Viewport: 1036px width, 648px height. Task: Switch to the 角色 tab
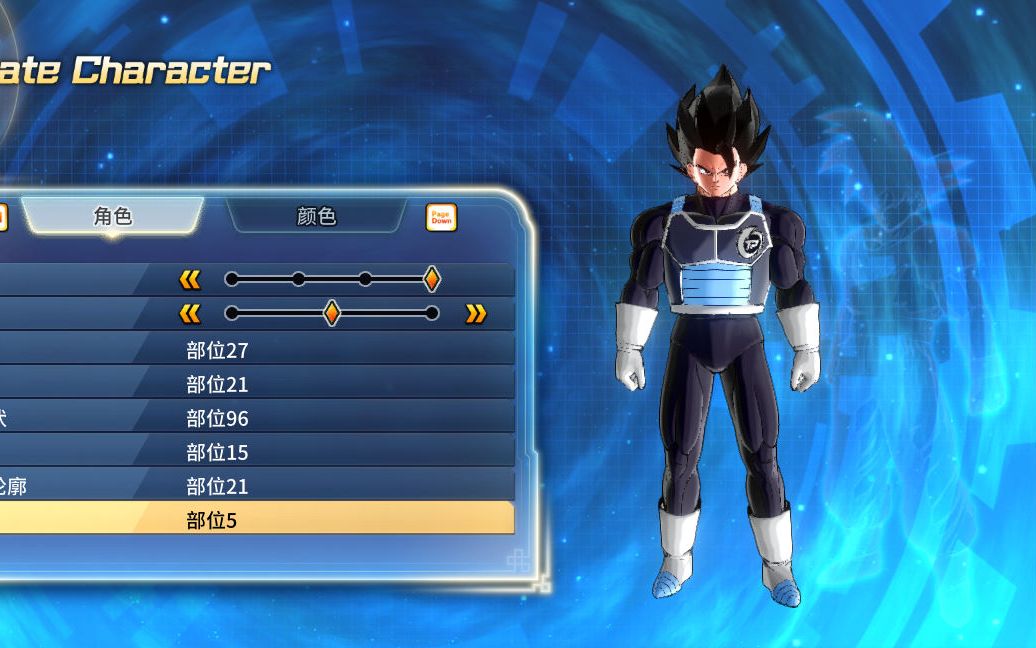point(112,216)
